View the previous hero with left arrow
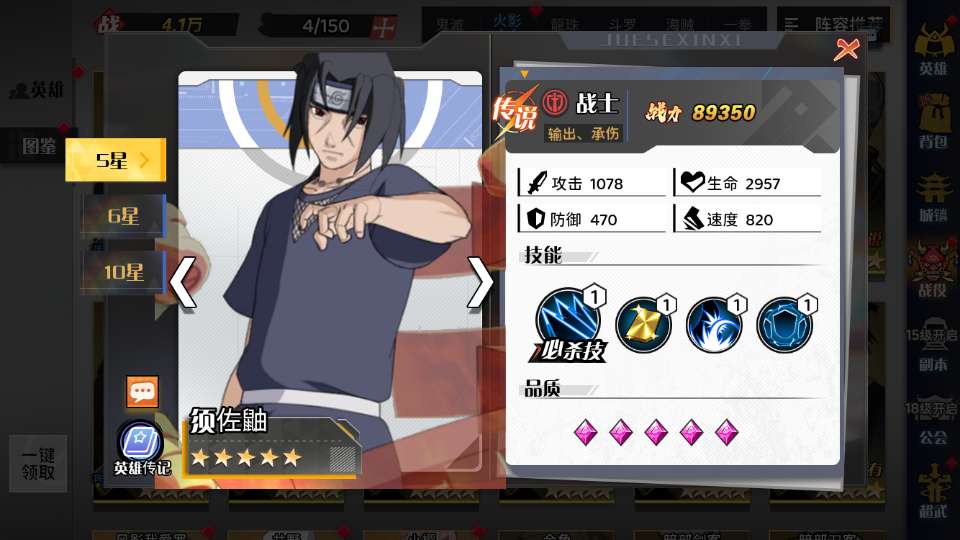The height and width of the screenshot is (540, 960). (x=183, y=283)
